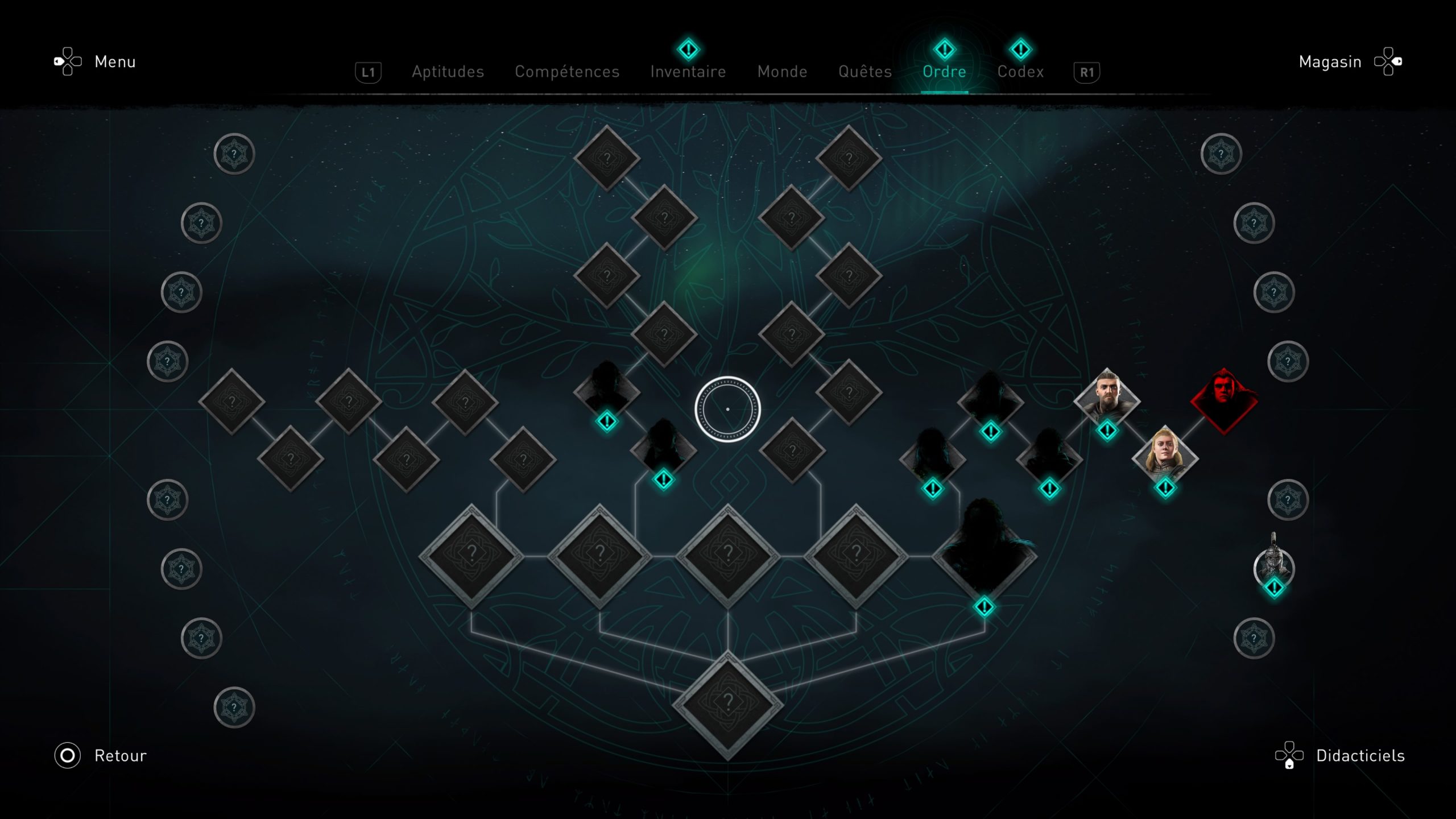Go back with Retour

[120, 755]
